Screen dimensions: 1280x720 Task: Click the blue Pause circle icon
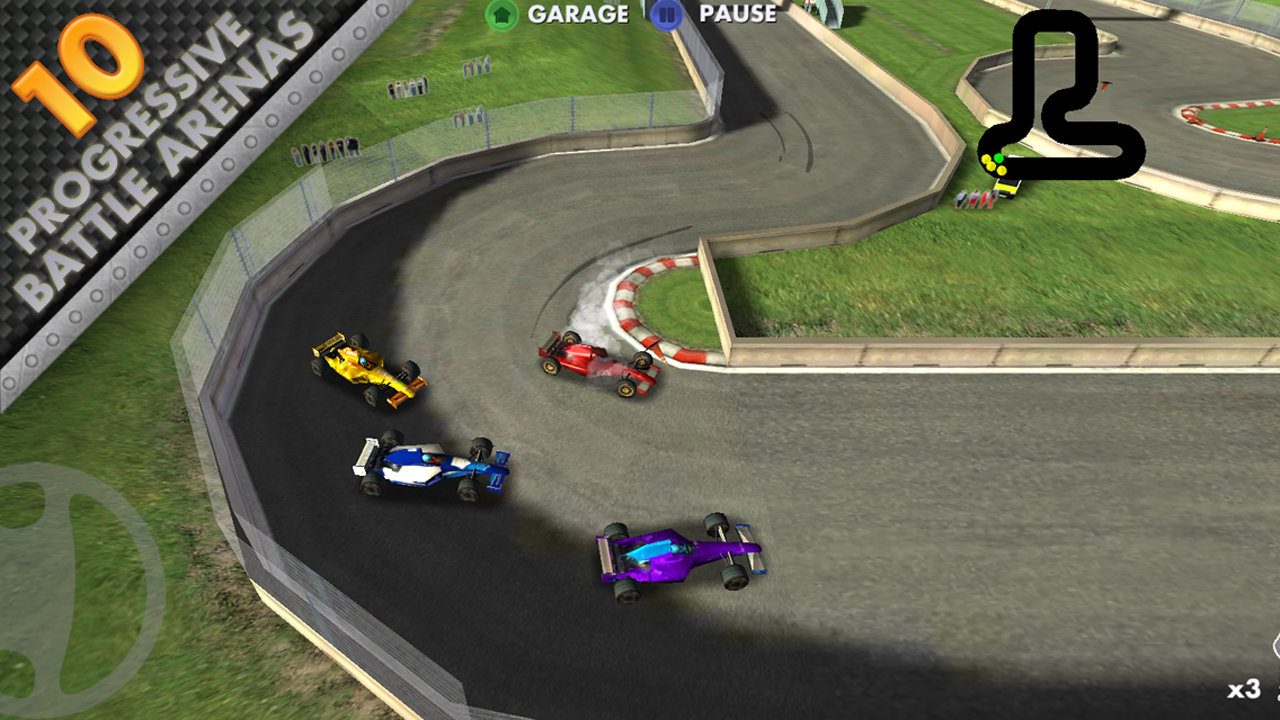pyautogui.click(x=664, y=14)
